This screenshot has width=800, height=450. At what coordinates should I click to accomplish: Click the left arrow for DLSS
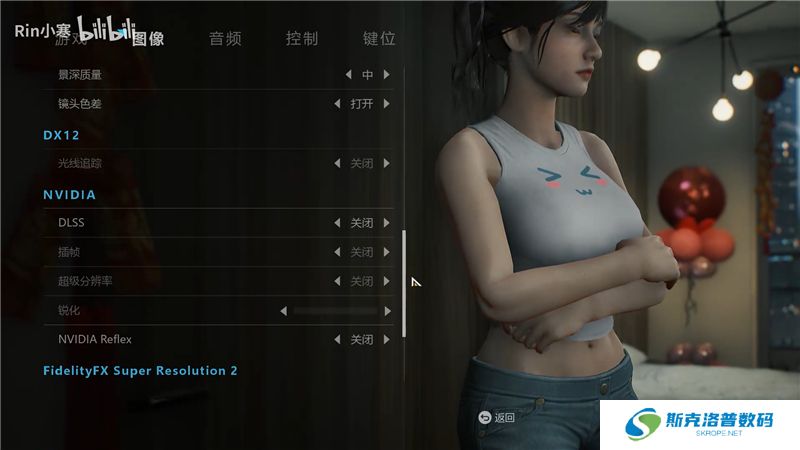pyautogui.click(x=337, y=223)
